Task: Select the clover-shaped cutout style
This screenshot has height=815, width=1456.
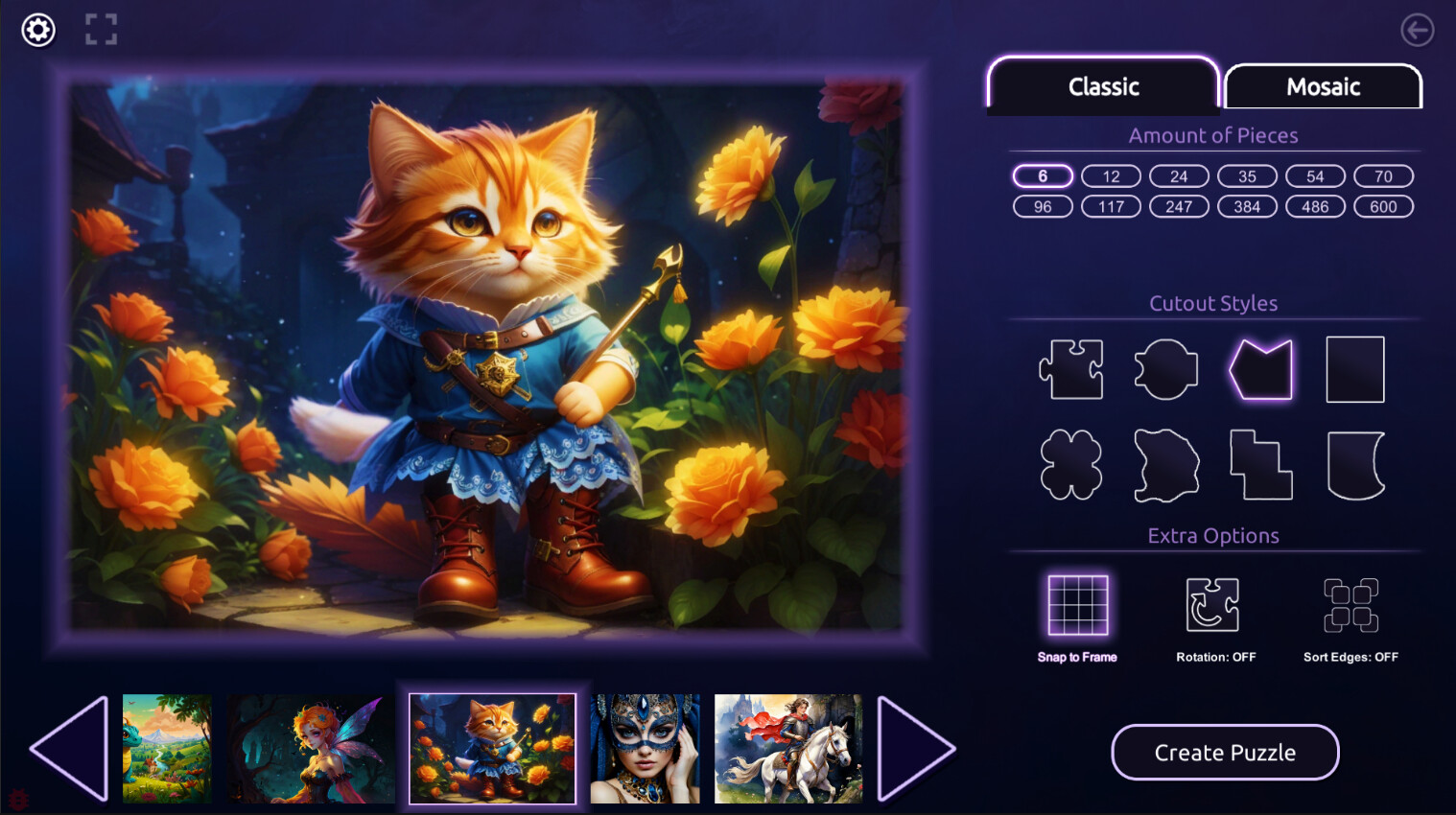Action: click(1070, 463)
